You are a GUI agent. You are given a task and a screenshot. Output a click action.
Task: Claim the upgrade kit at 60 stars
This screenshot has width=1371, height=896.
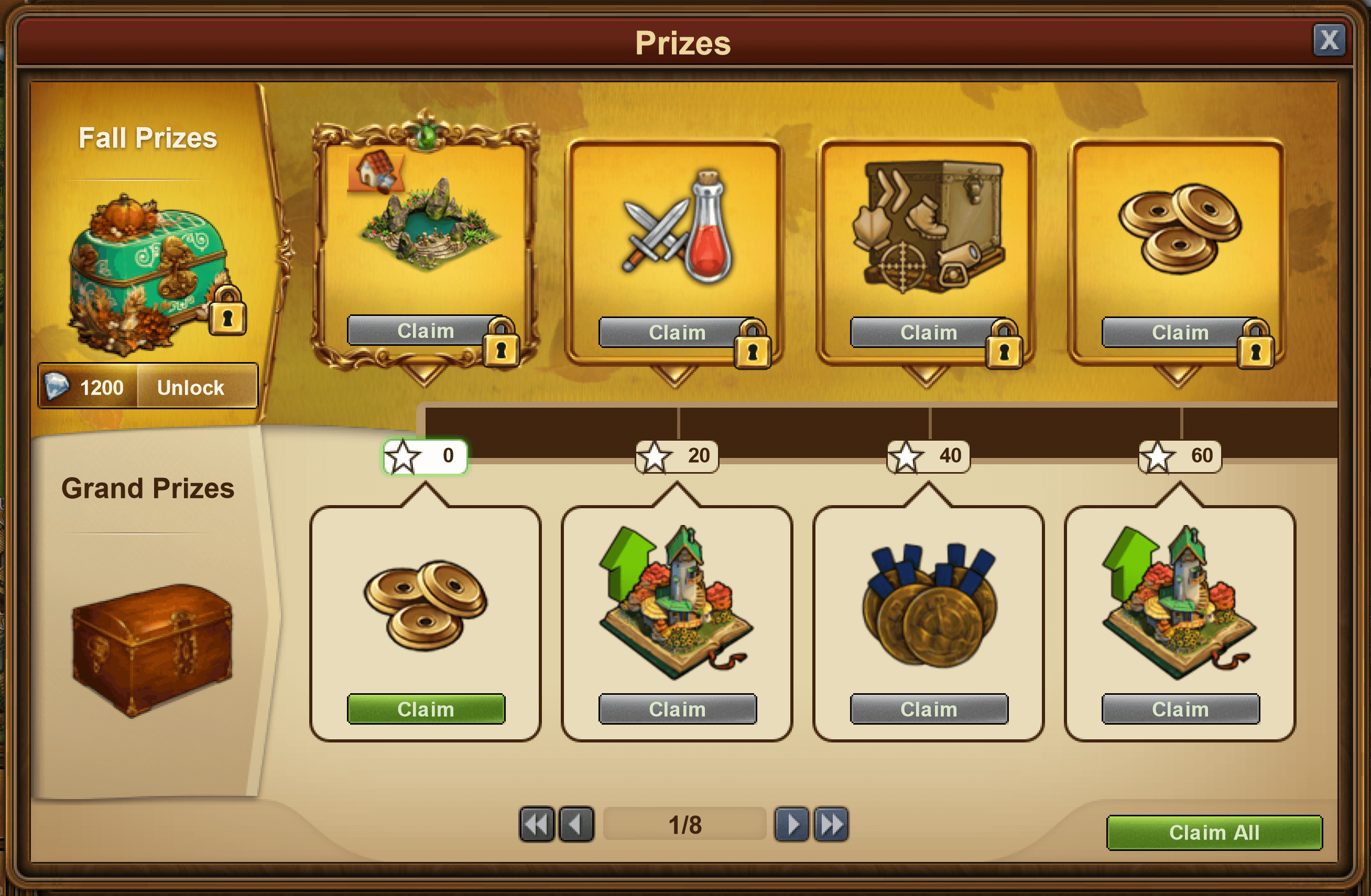coord(1180,709)
